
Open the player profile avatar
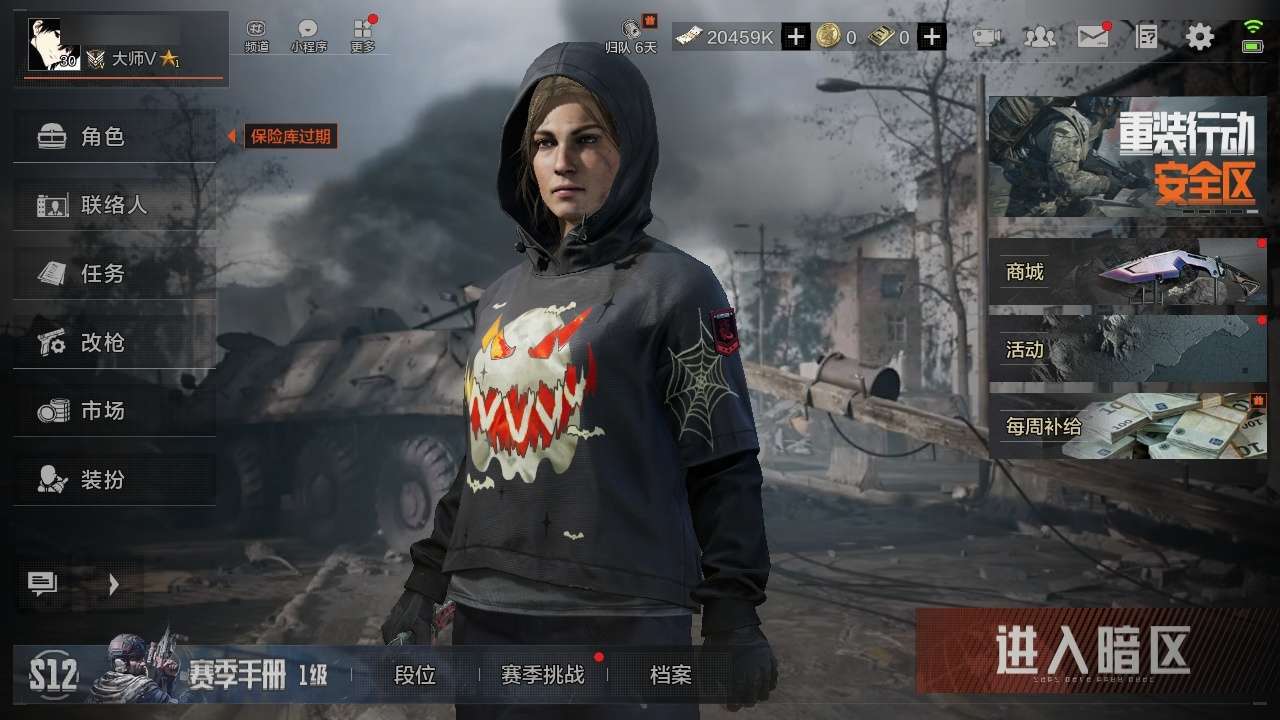point(54,45)
